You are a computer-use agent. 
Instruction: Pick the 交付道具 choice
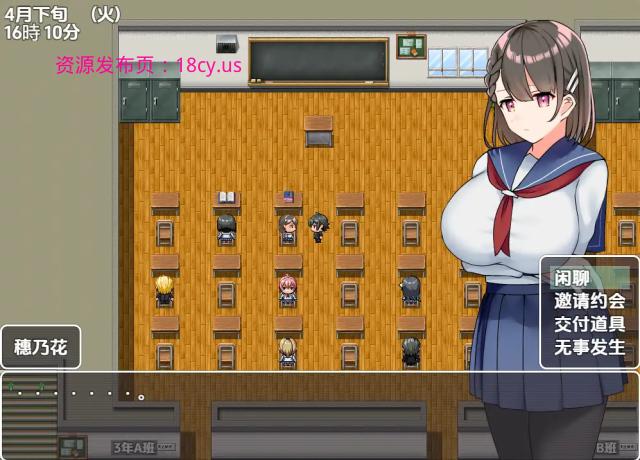588,324
